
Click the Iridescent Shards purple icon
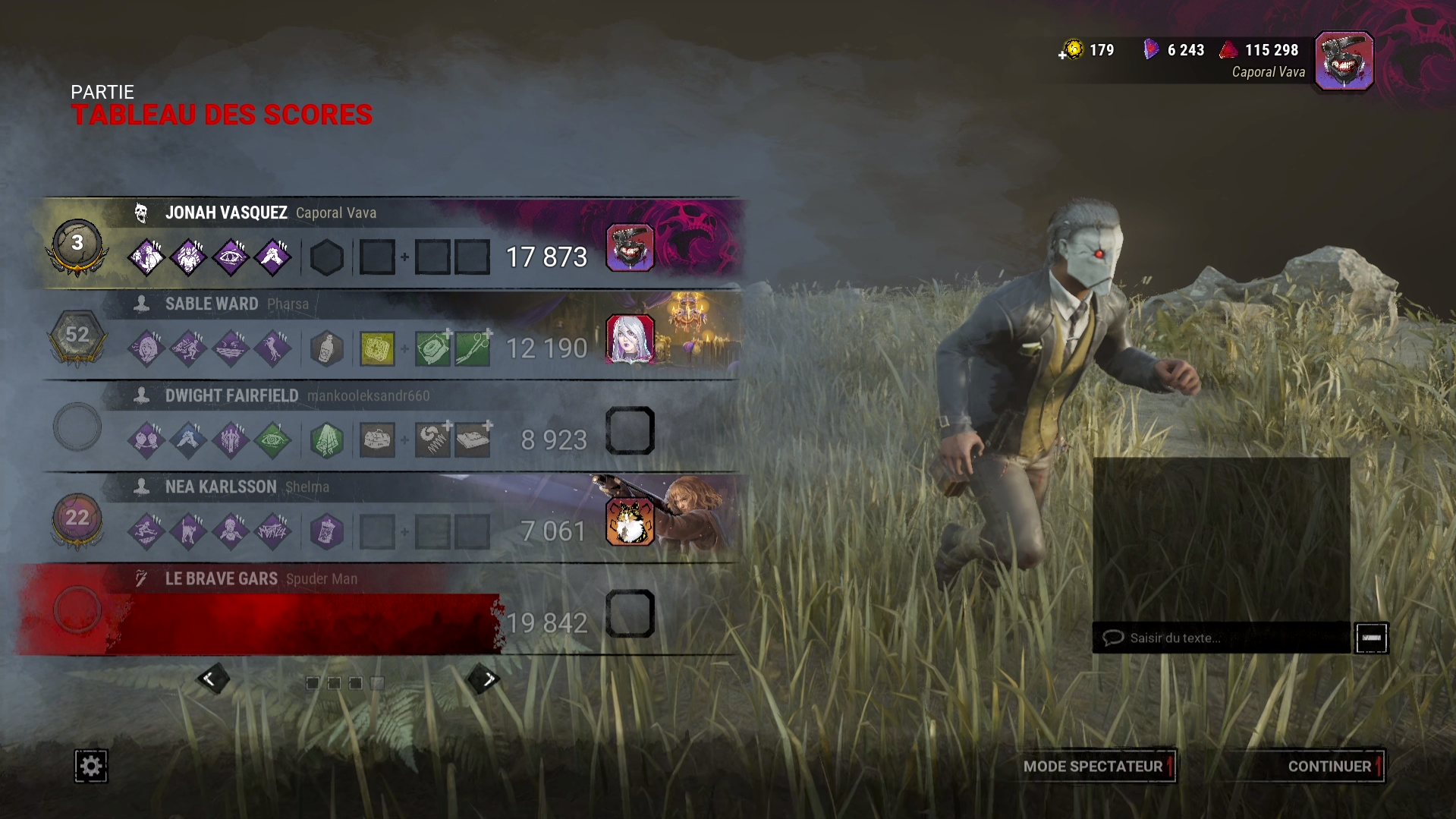pyautogui.click(x=1151, y=50)
